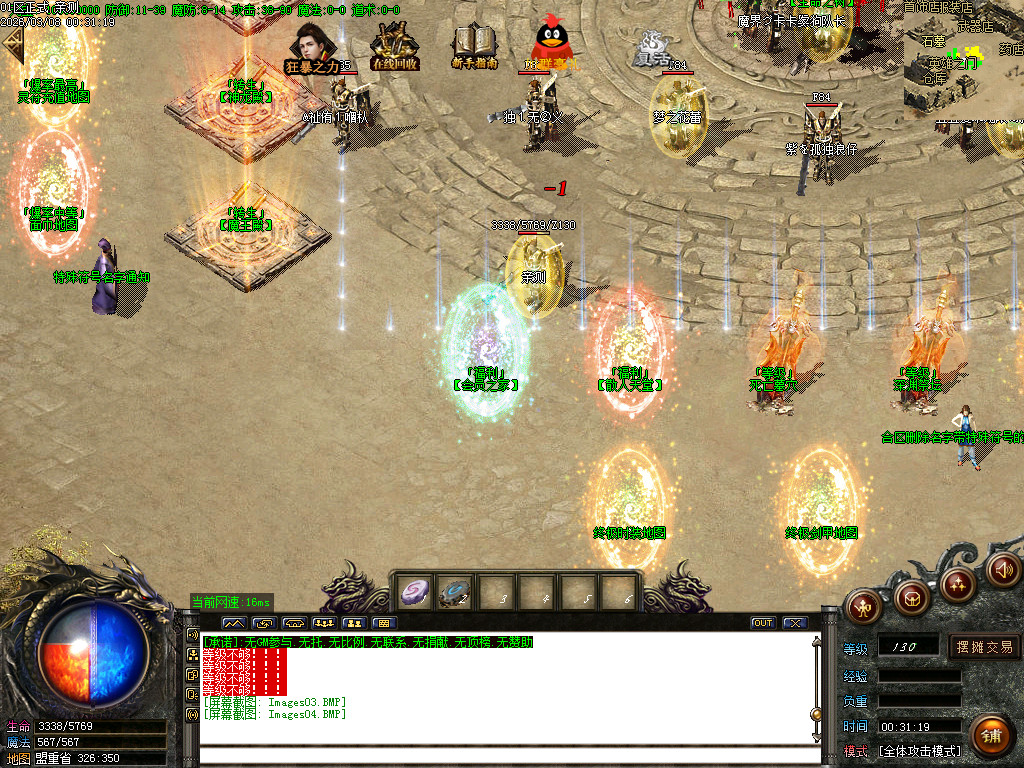Image resolution: width=1024 pixels, height=768 pixels.
Task: Open the character status round button
Action: (x=864, y=605)
